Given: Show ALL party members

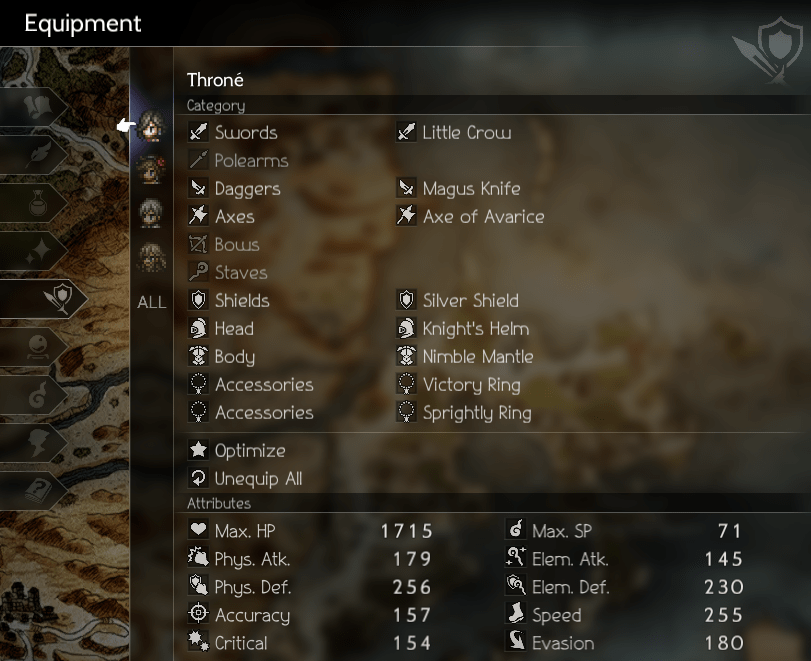Looking at the screenshot, I should (152, 302).
